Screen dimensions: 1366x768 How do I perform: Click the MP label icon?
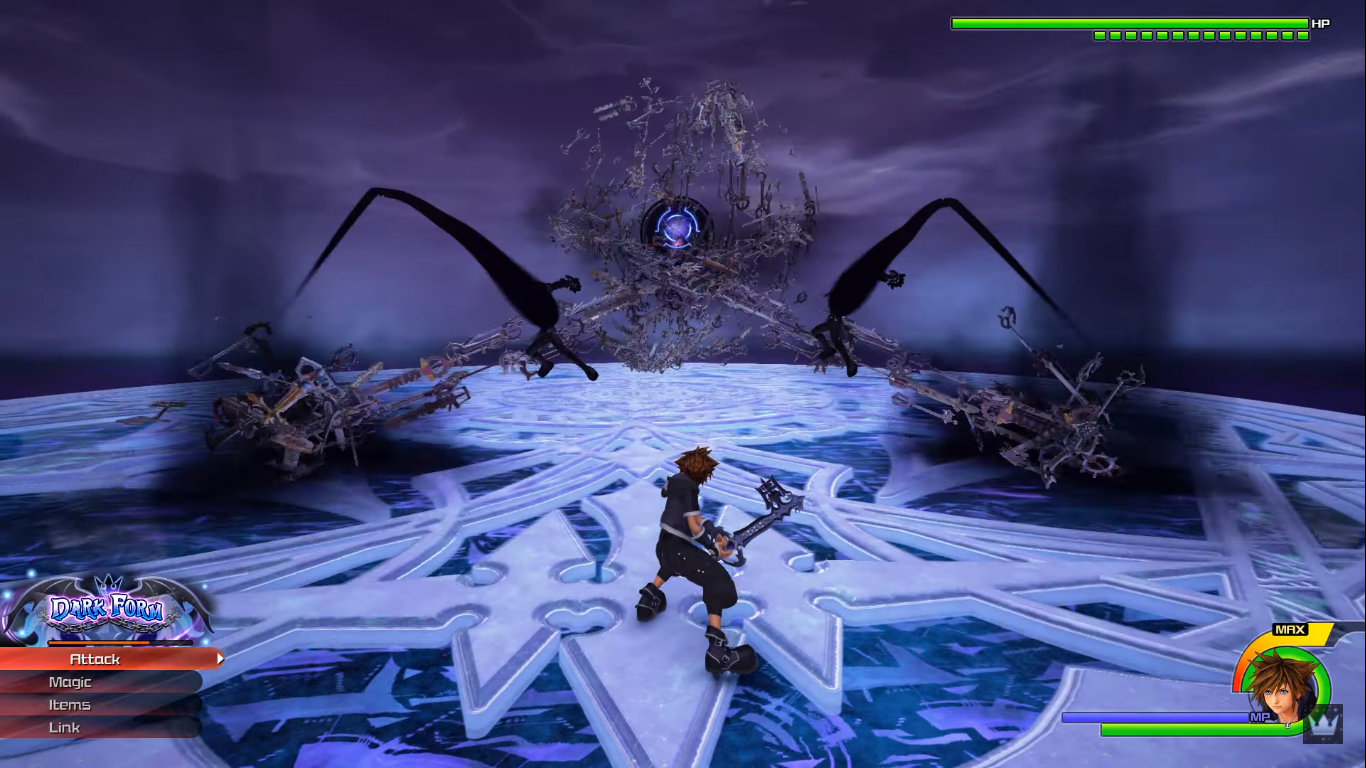1261,717
